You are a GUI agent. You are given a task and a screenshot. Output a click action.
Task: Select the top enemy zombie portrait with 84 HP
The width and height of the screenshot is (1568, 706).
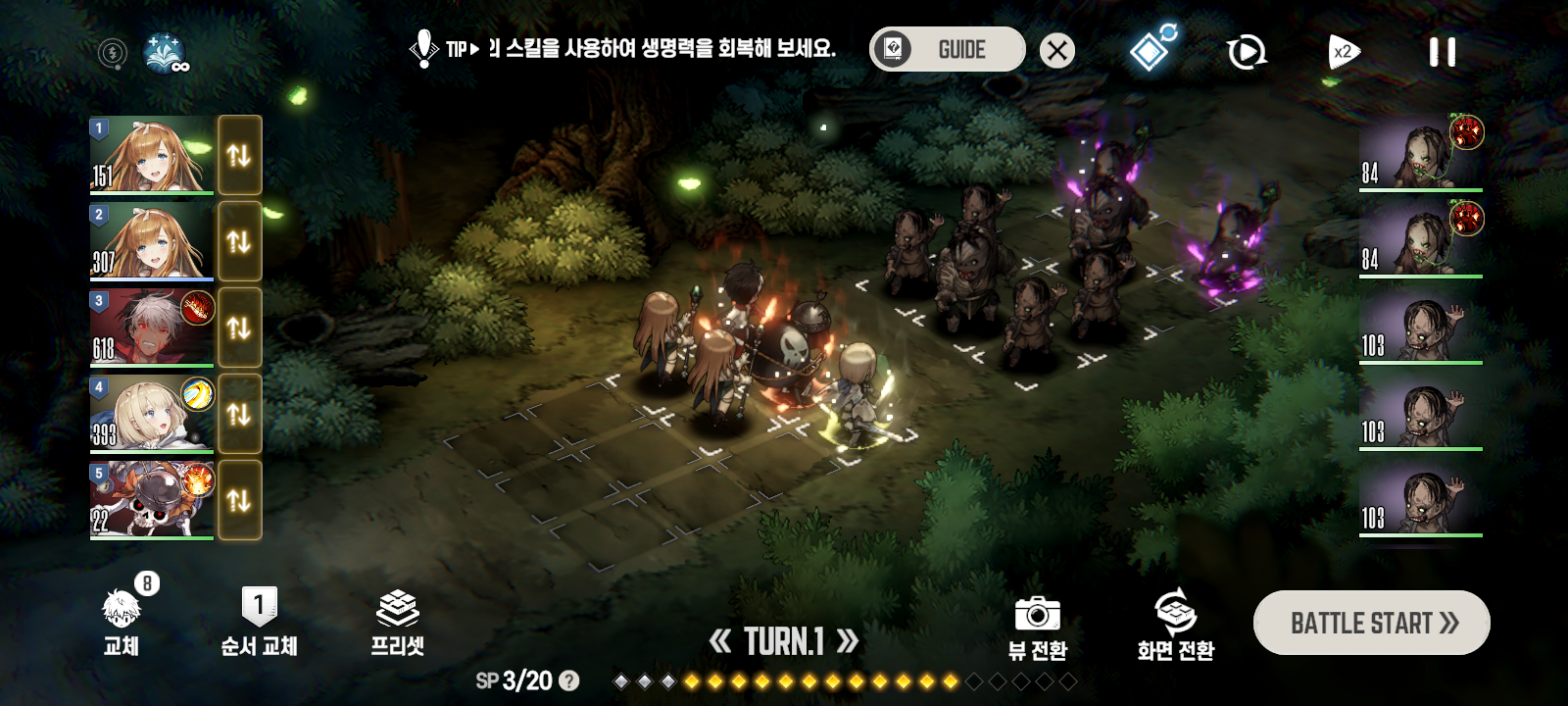click(1419, 154)
